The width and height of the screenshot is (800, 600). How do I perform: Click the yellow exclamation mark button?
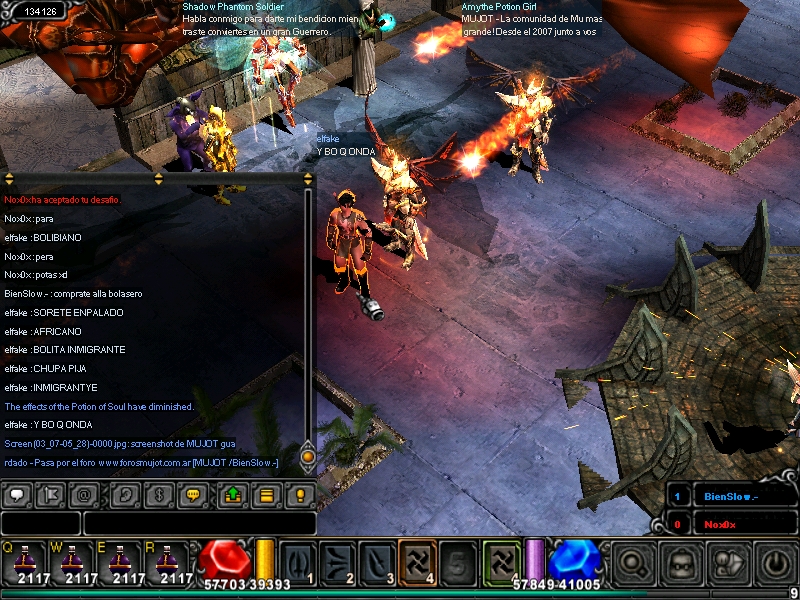[x=300, y=494]
